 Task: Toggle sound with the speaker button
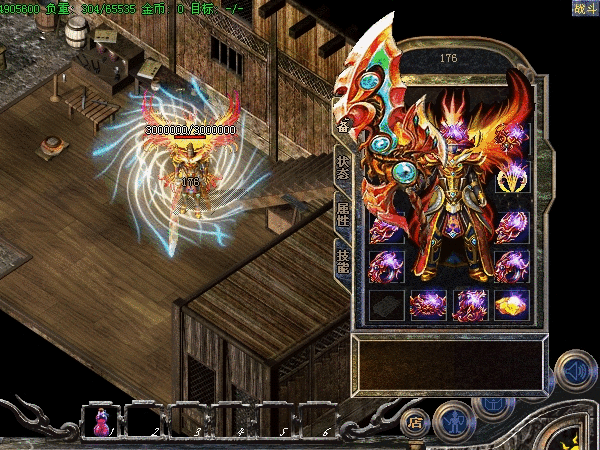[575, 368]
